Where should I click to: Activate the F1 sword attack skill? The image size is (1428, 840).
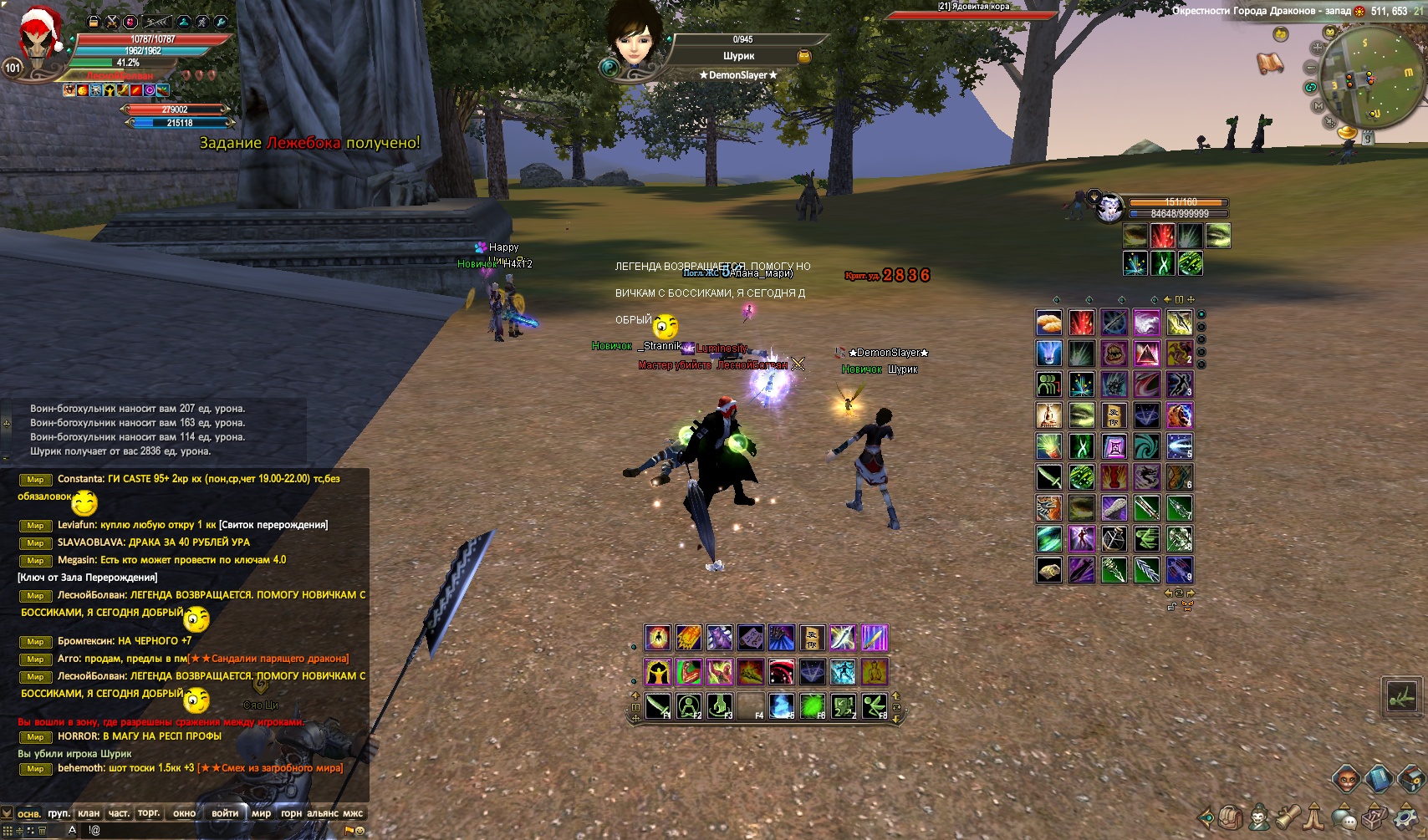point(658,707)
